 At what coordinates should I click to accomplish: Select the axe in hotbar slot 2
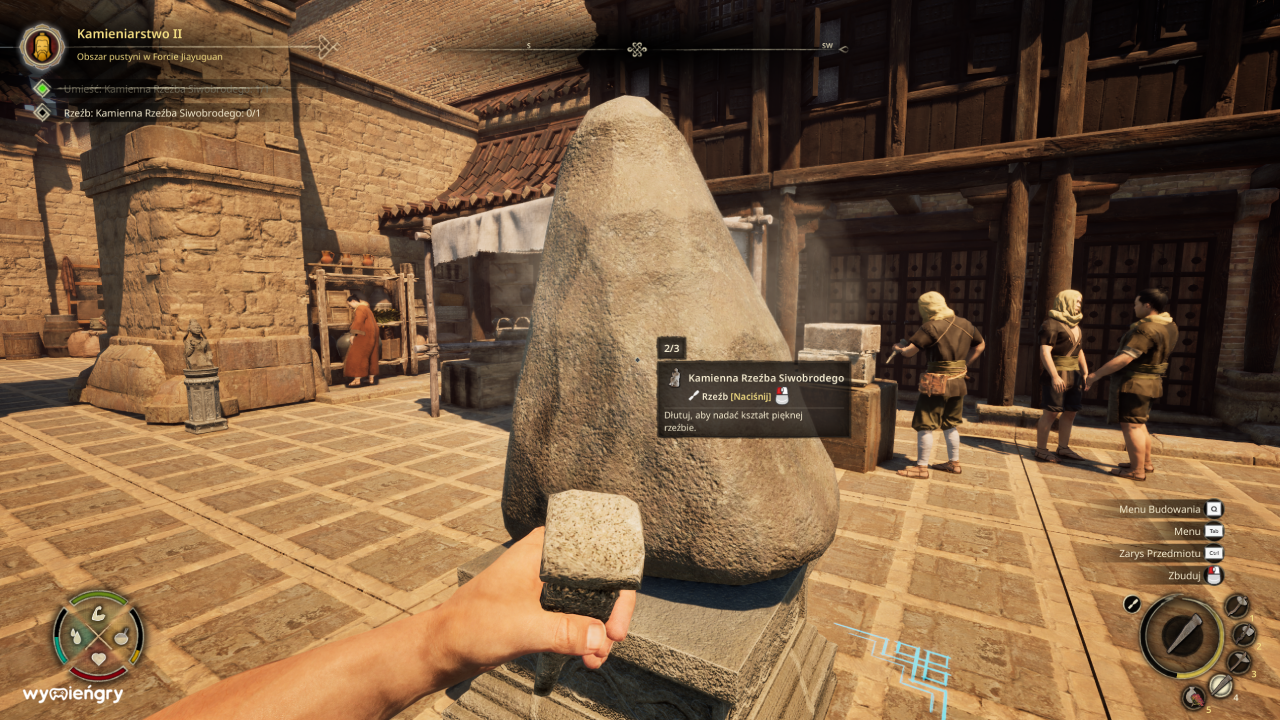1243,635
